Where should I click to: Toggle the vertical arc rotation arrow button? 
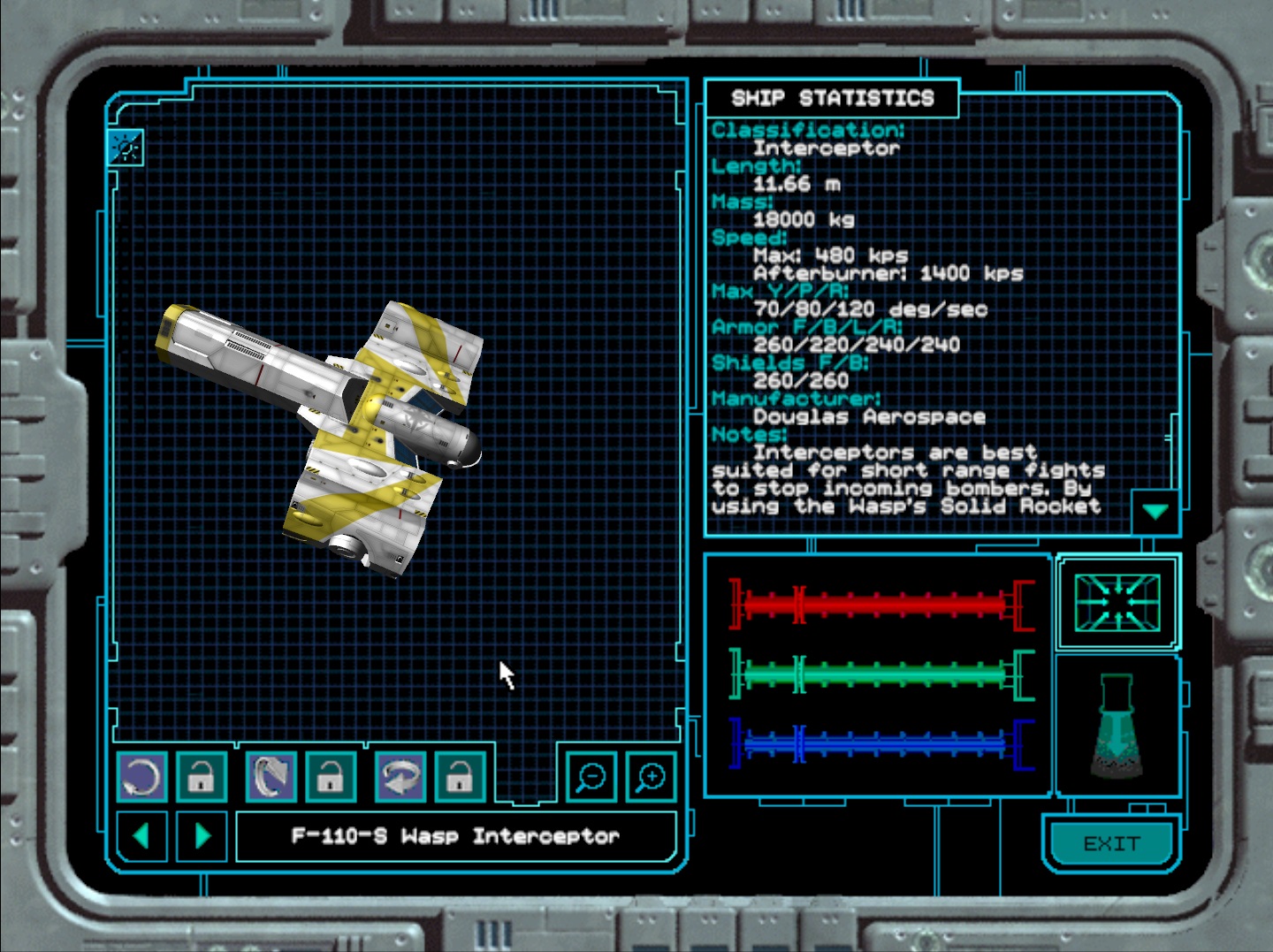pos(271,777)
